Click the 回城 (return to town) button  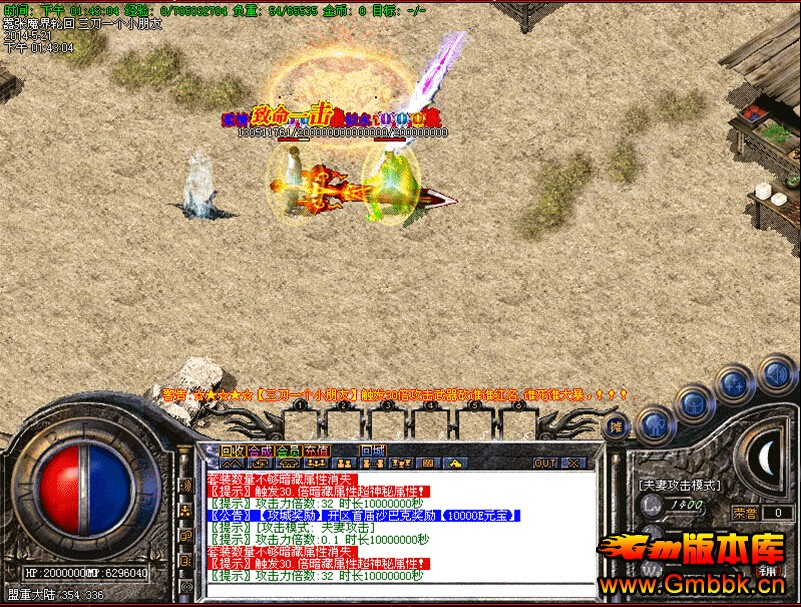coord(373,450)
